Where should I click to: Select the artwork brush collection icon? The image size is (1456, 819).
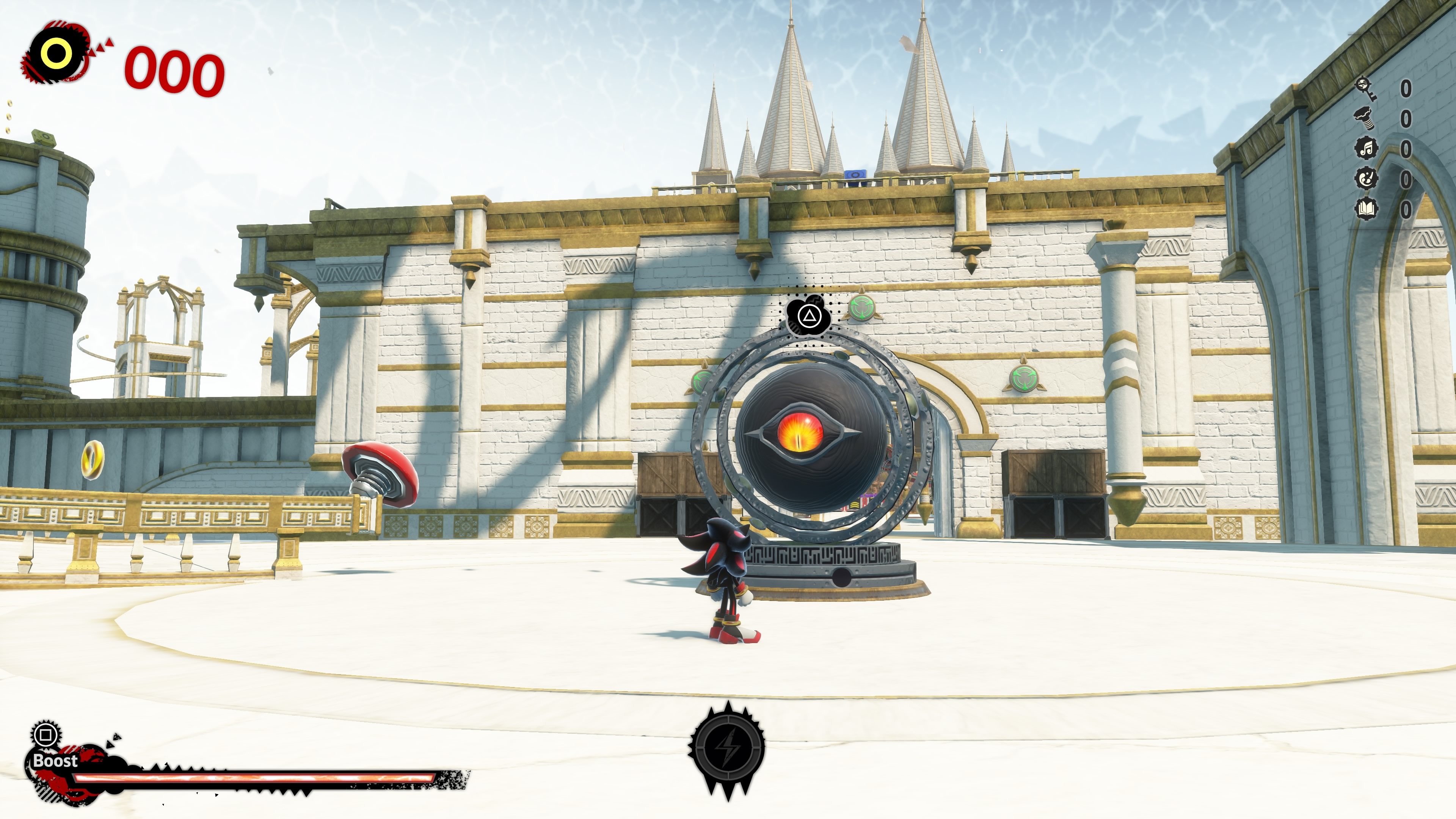(1366, 178)
